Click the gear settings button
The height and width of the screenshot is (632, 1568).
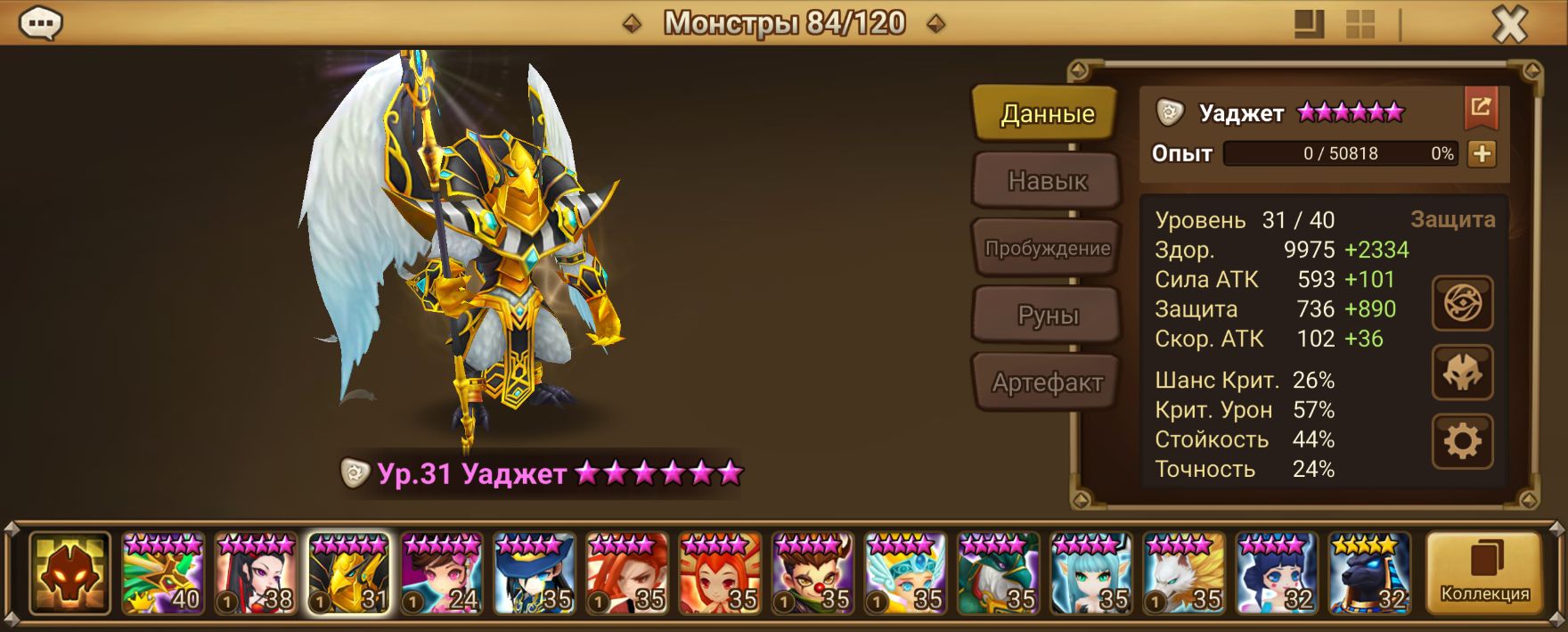click(1462, 441)
